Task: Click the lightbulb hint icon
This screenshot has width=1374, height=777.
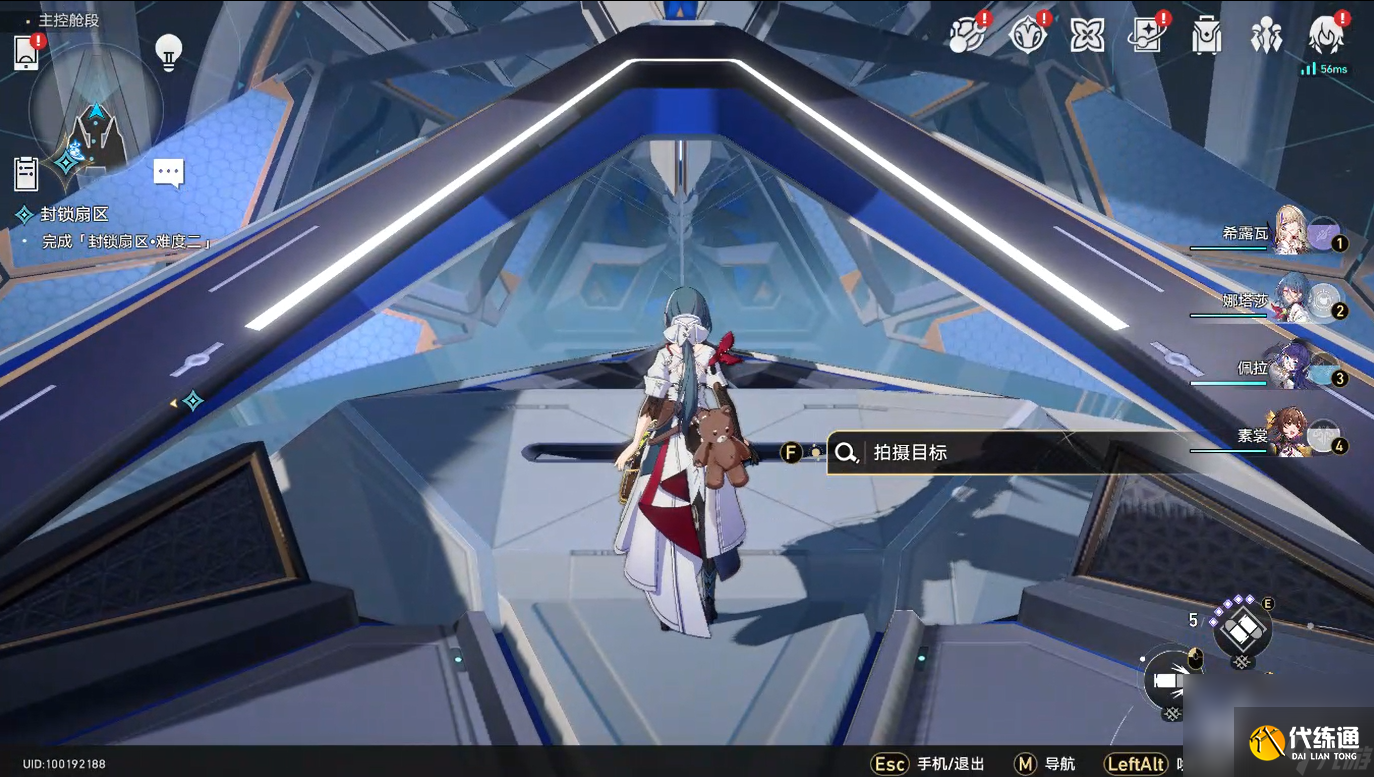Action: [x=169, y=51]
